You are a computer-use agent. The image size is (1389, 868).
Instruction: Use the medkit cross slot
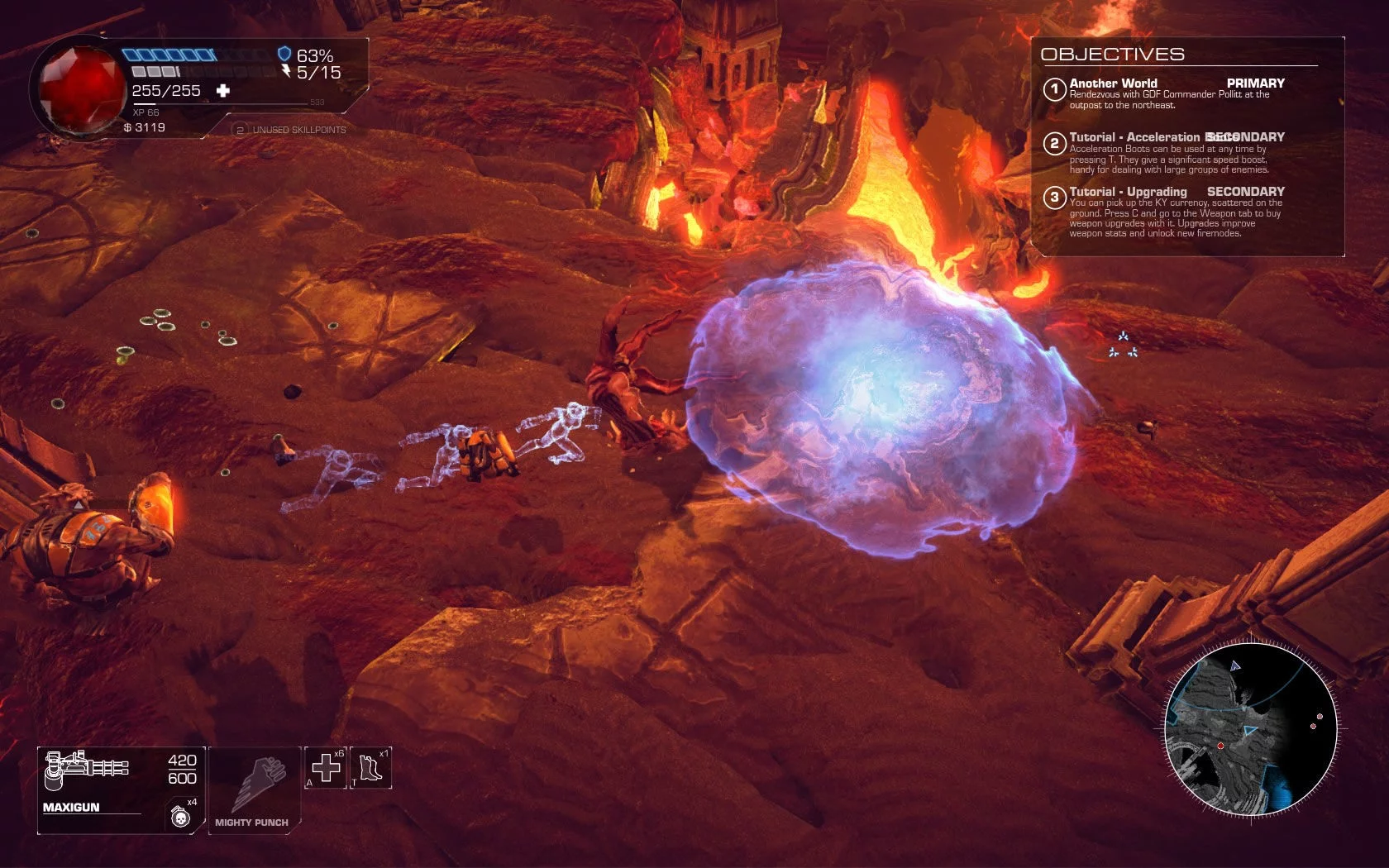326,768
